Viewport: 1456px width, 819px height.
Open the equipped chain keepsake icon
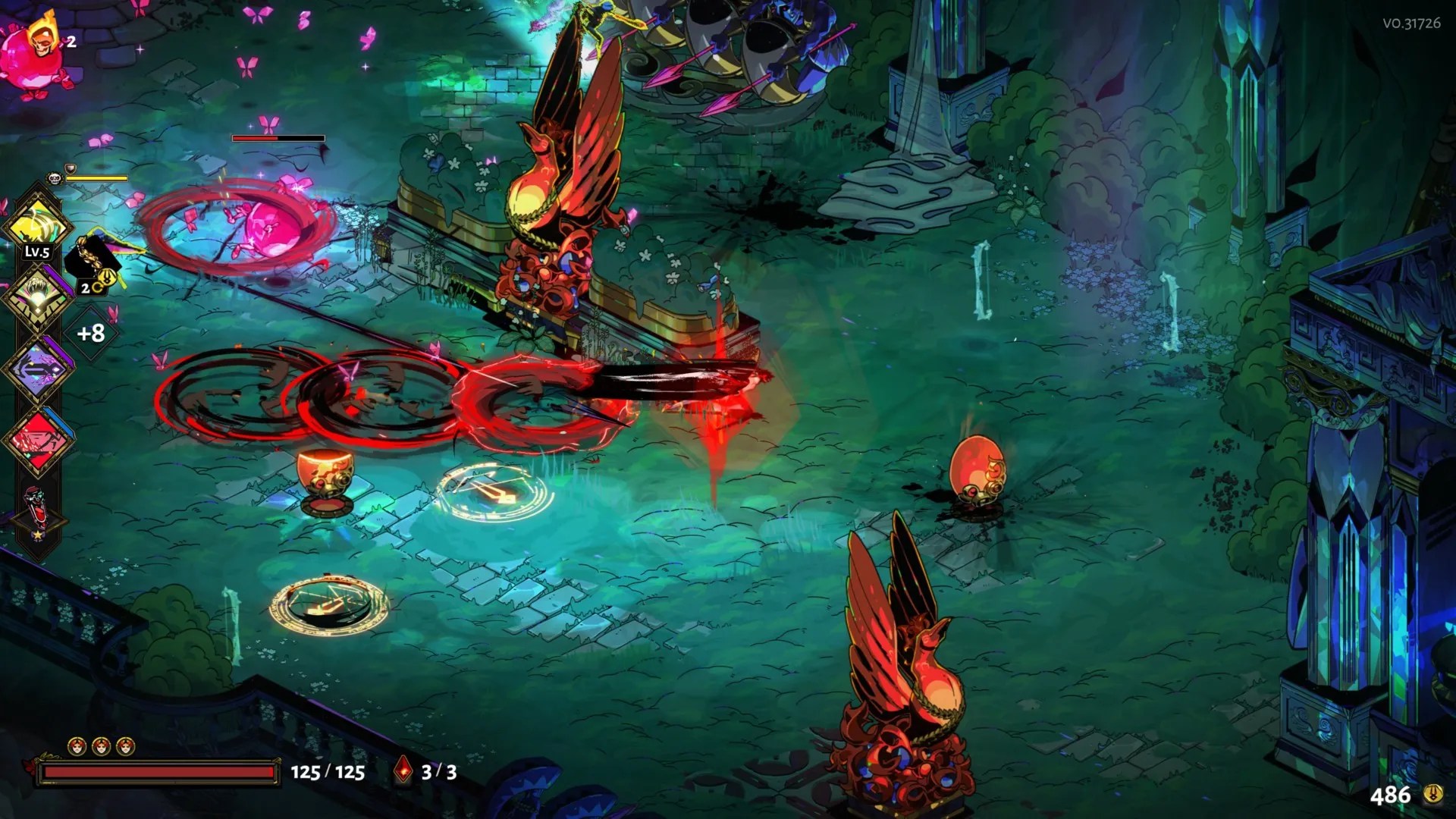(91, 258)
